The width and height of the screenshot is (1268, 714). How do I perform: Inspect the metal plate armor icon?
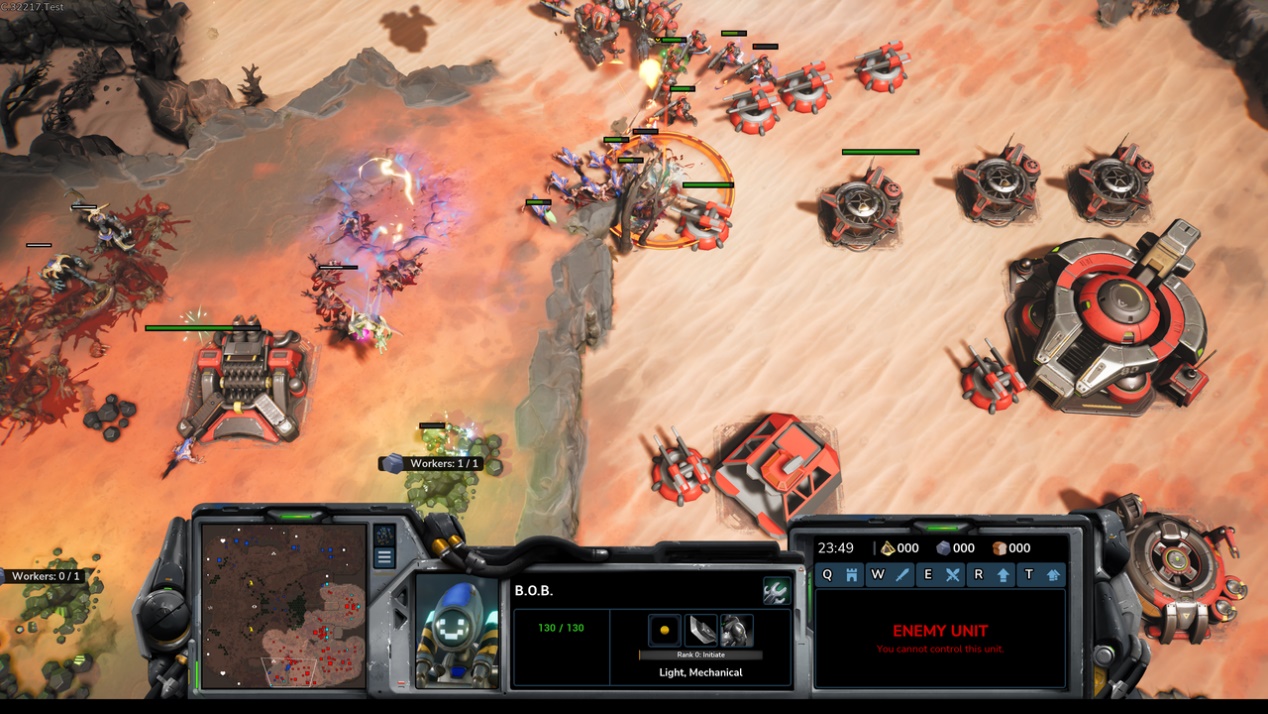(x=701, y=630)
